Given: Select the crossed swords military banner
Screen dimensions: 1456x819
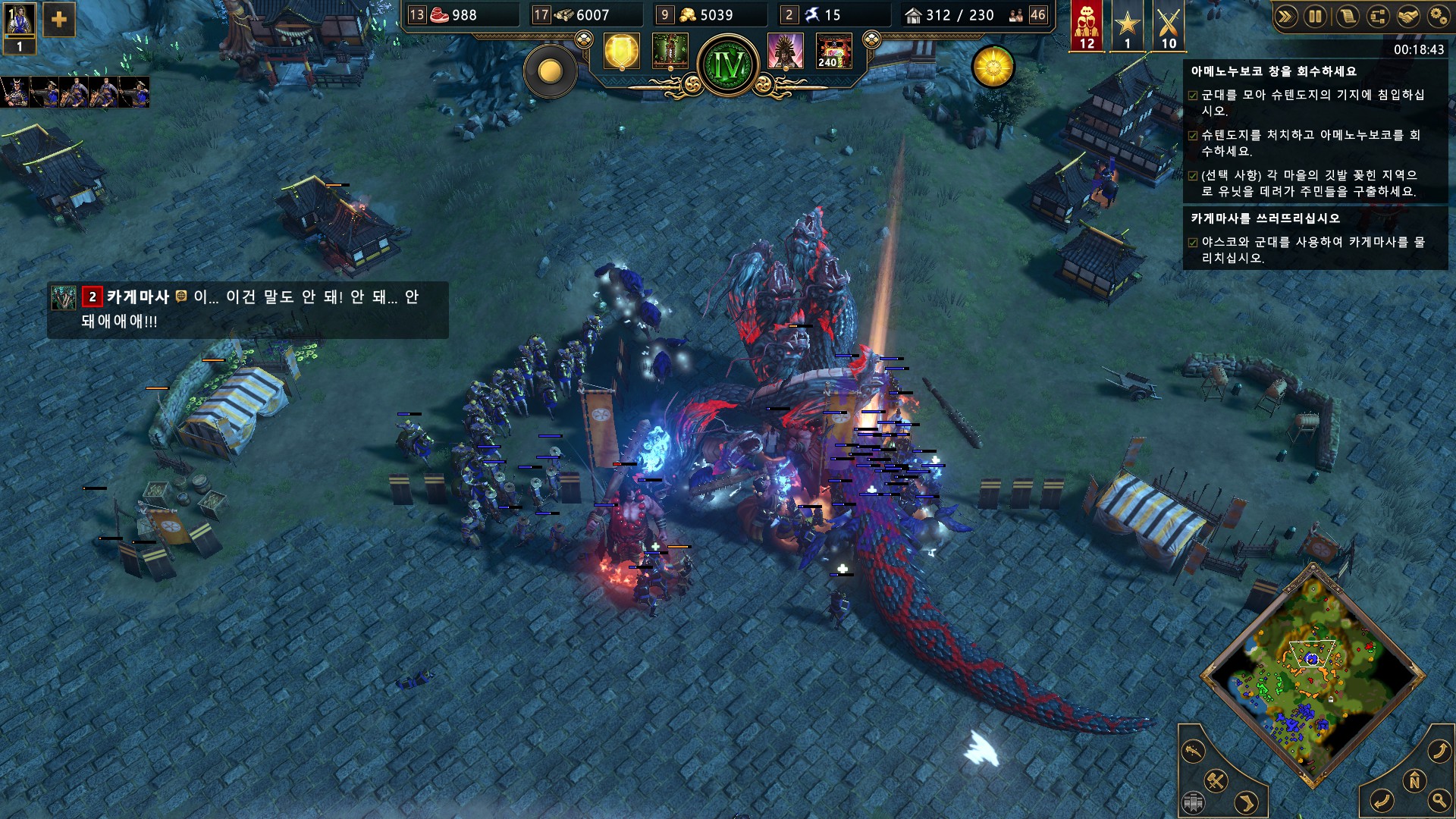Looking at the screenshot, I should point(1169,24).
